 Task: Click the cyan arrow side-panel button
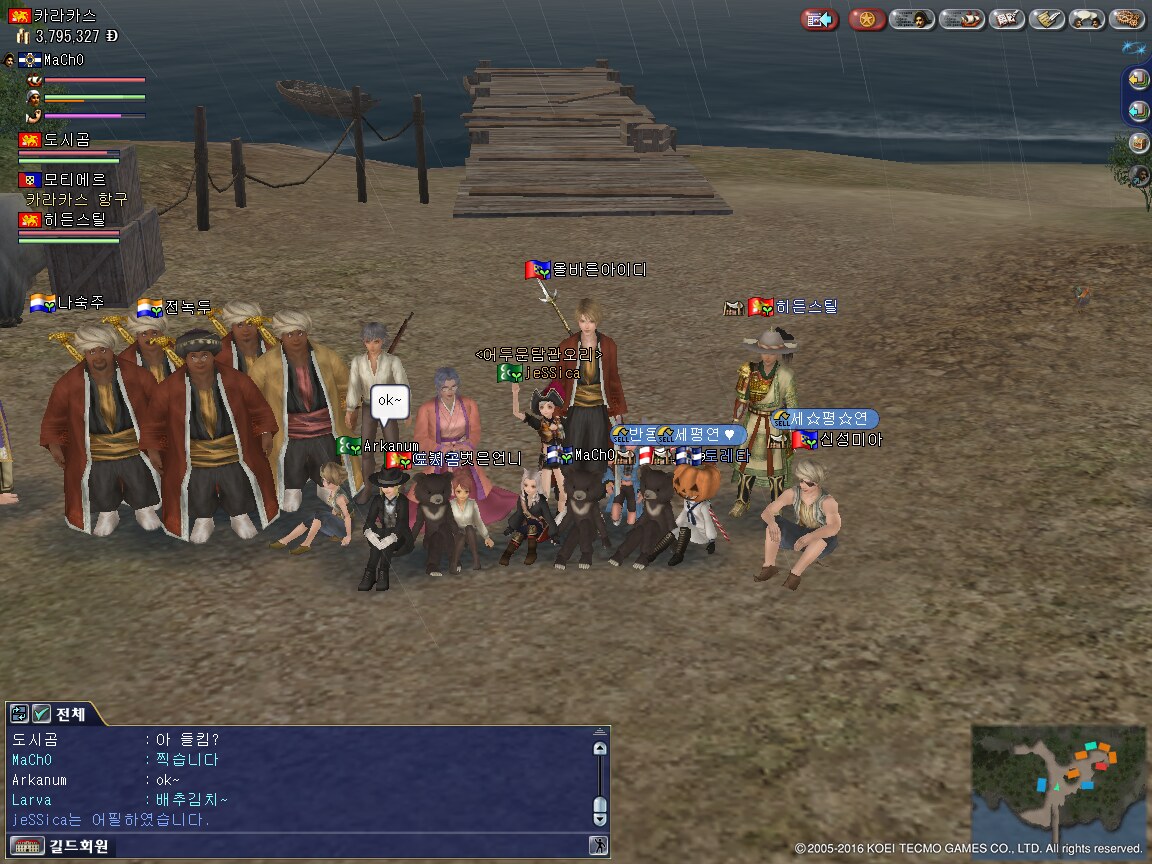point(1138,110)
